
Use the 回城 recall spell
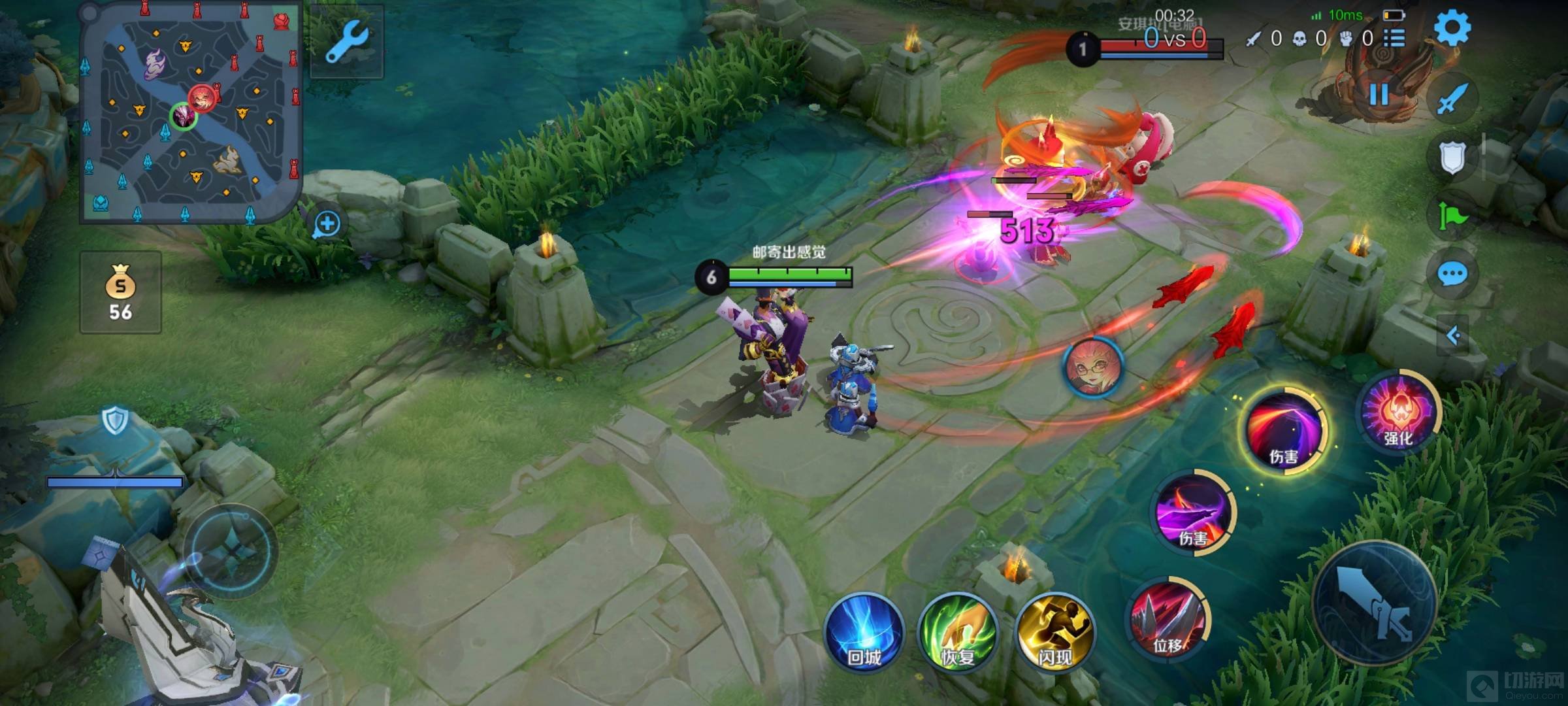[864, 632]
